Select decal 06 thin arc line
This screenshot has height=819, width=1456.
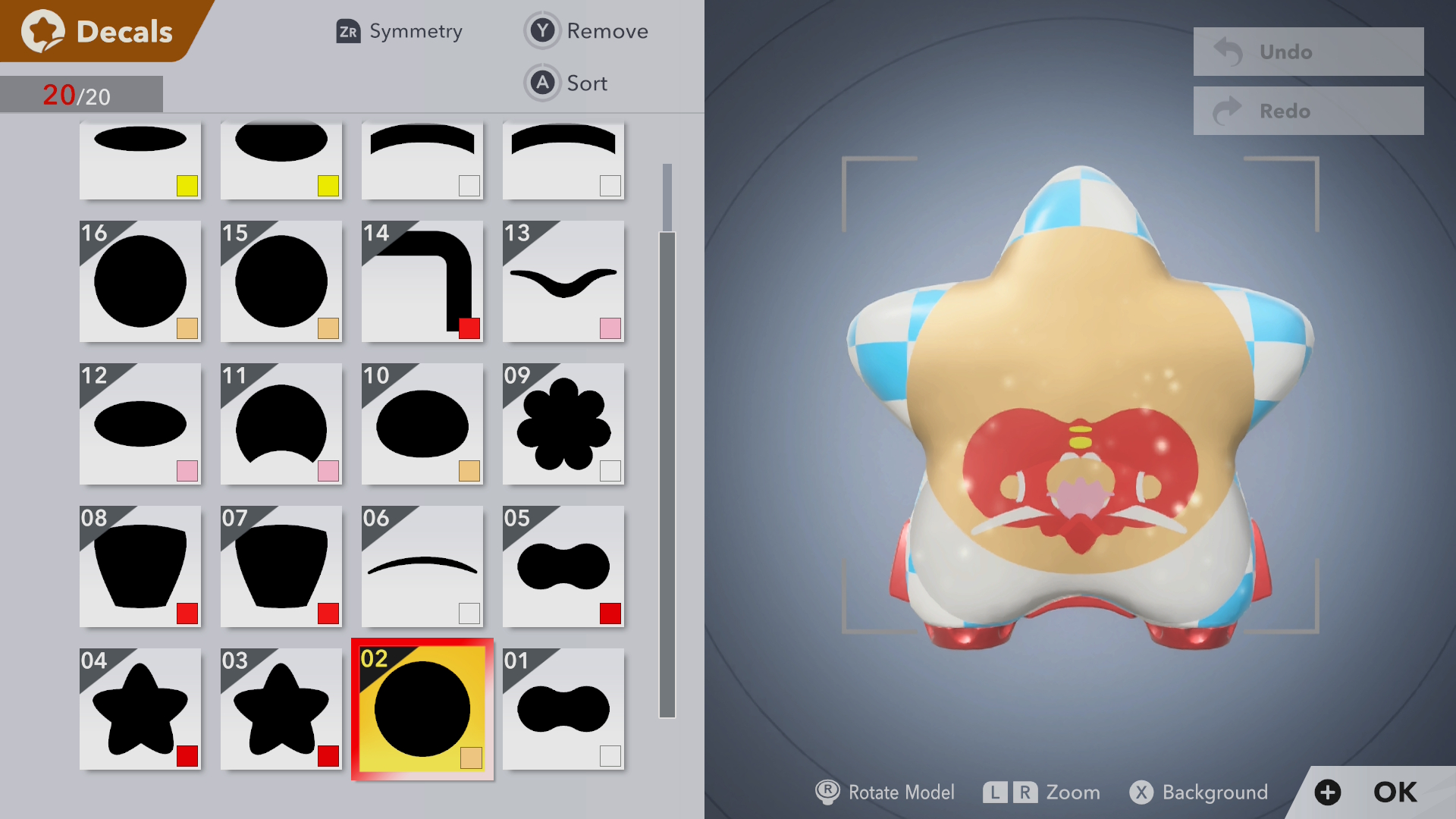click(422, 566)
